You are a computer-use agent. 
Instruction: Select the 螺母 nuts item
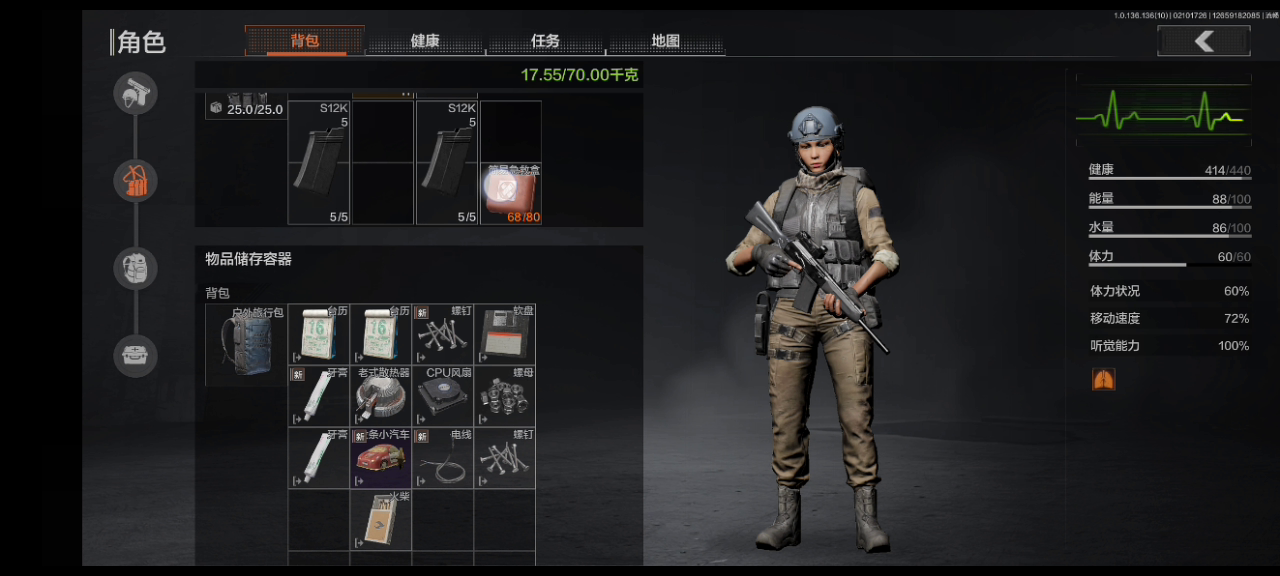click(505, 397)
